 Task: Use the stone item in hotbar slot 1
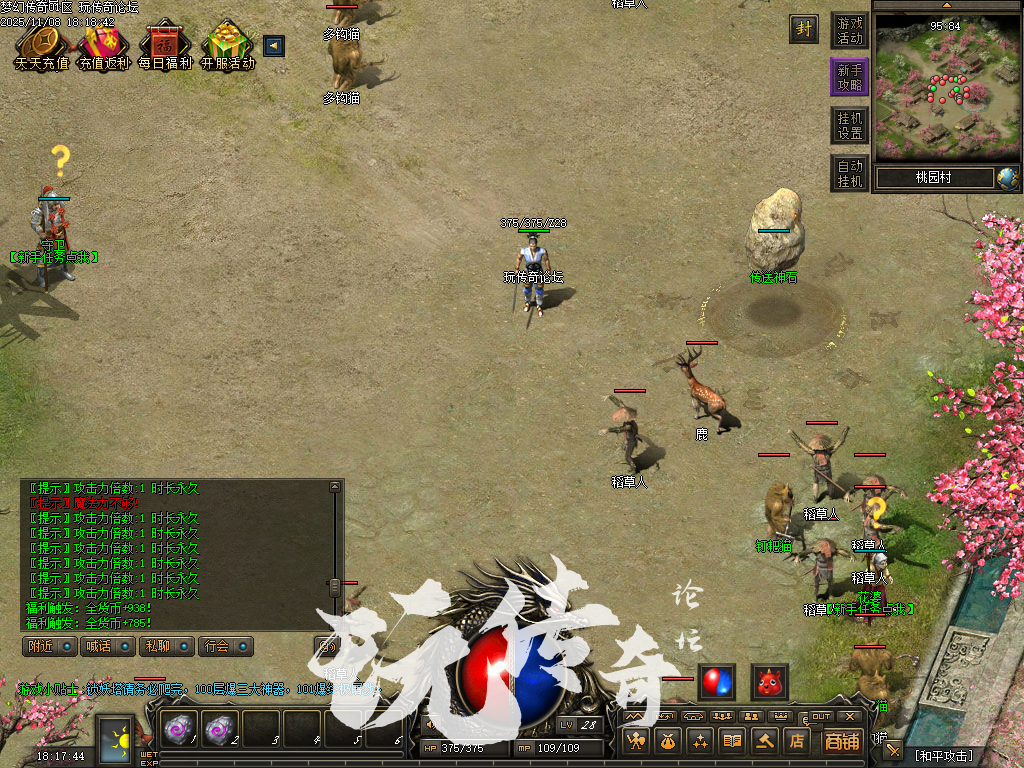tap(180, 731)
